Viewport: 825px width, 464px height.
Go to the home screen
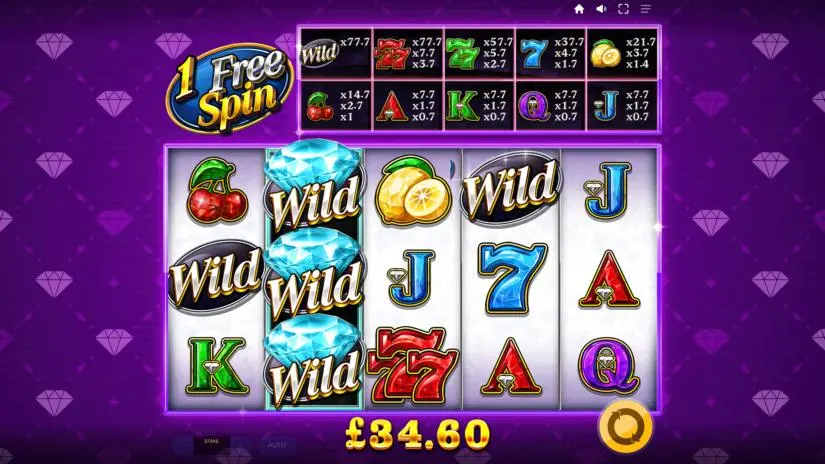pyautogui.click(x=579, y=9)
